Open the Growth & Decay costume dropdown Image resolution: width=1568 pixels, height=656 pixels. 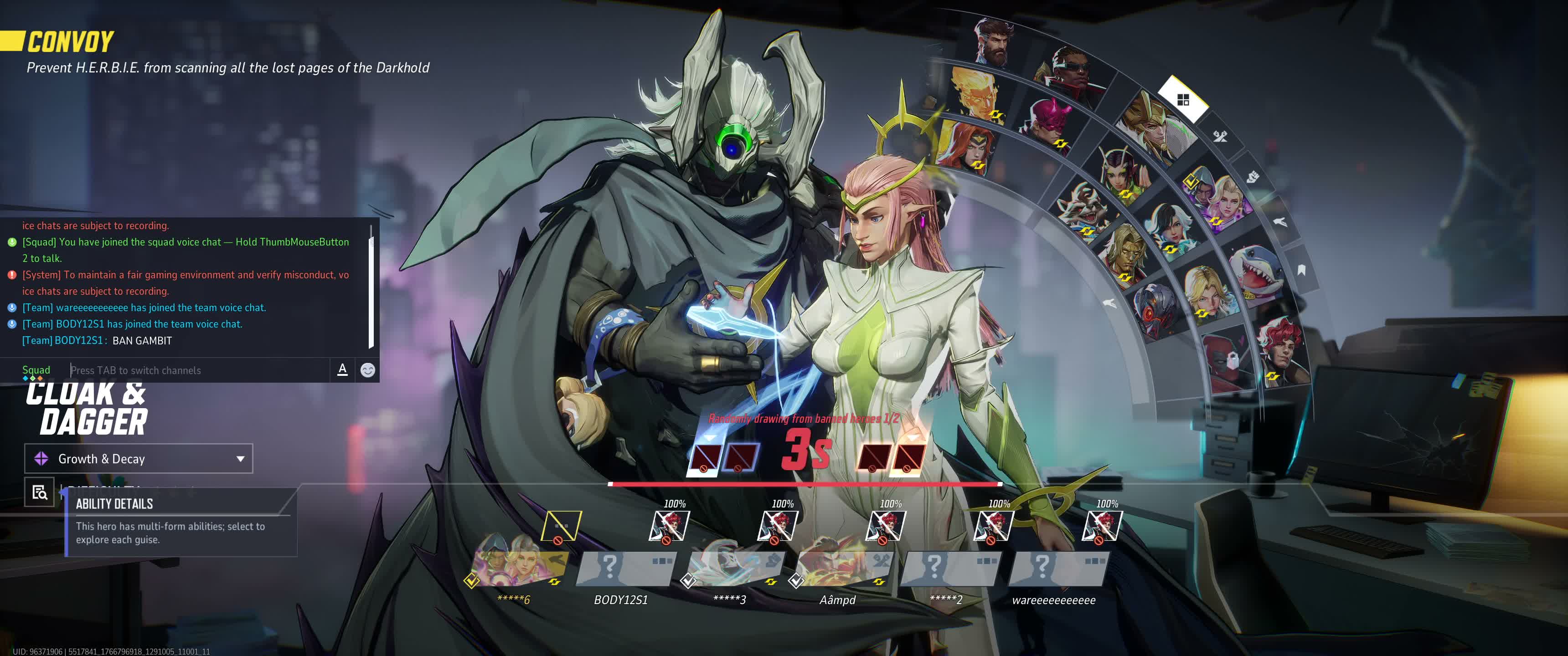[x=138, y=459]
